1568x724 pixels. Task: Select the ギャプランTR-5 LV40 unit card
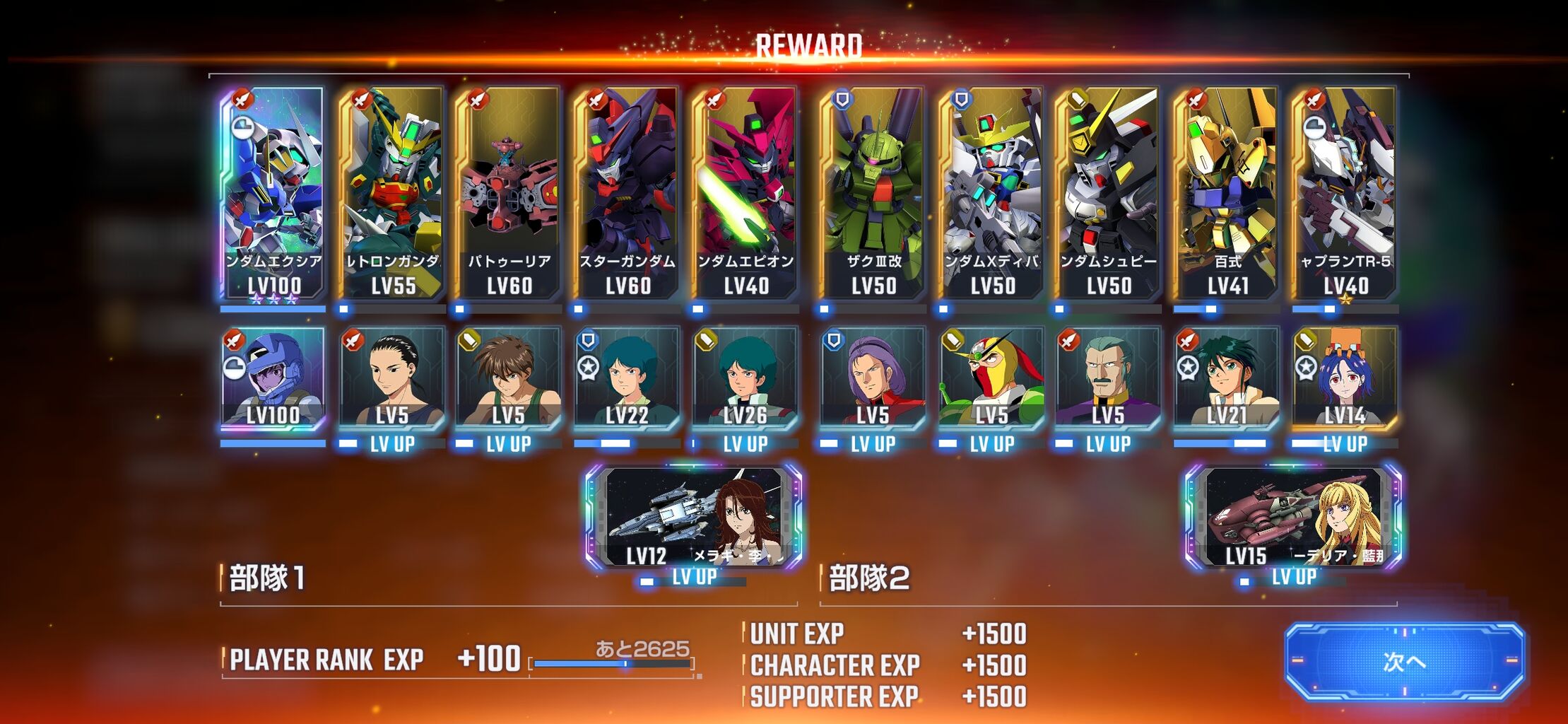1345,193
